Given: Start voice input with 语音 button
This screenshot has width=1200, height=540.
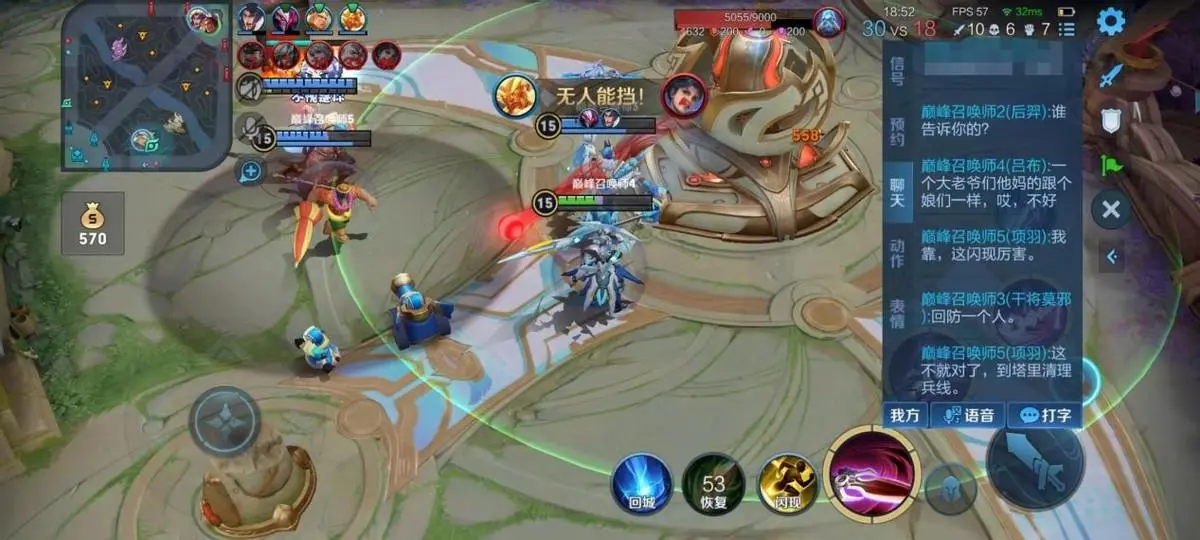Looking at the screenshot, I should tap(968, 415).
